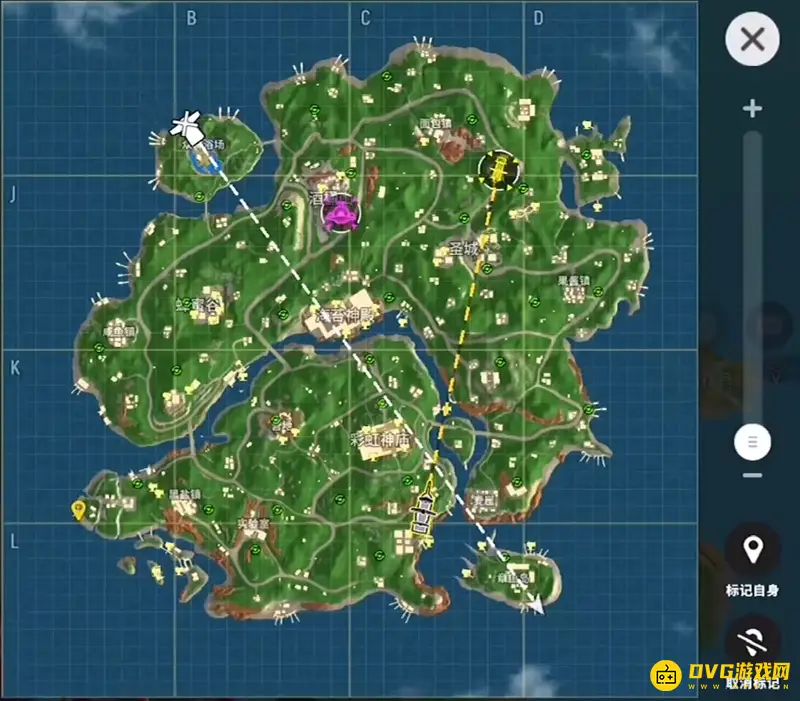Click the white airplane icon on the map
Image resolution: width=800 pixels, height=701 pixels.
(x=186, y=126)
